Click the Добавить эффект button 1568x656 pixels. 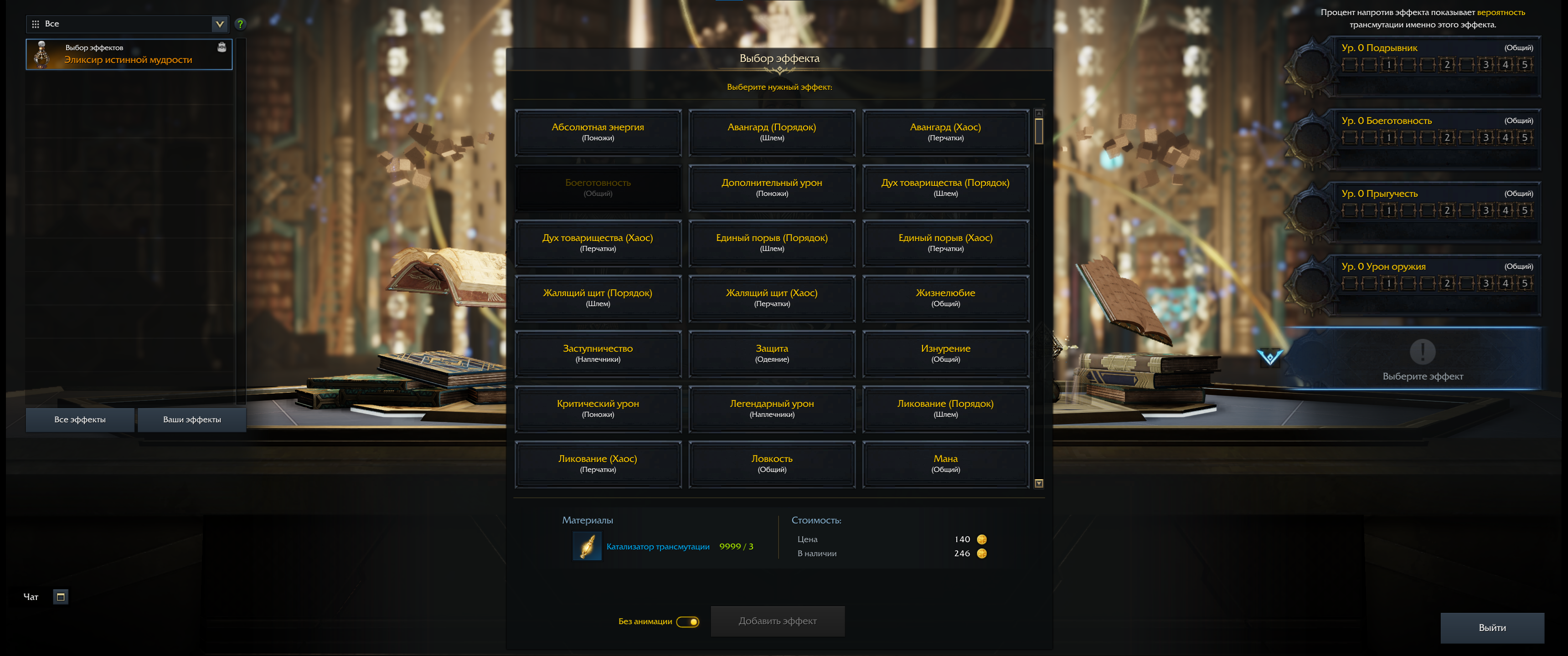777,621
